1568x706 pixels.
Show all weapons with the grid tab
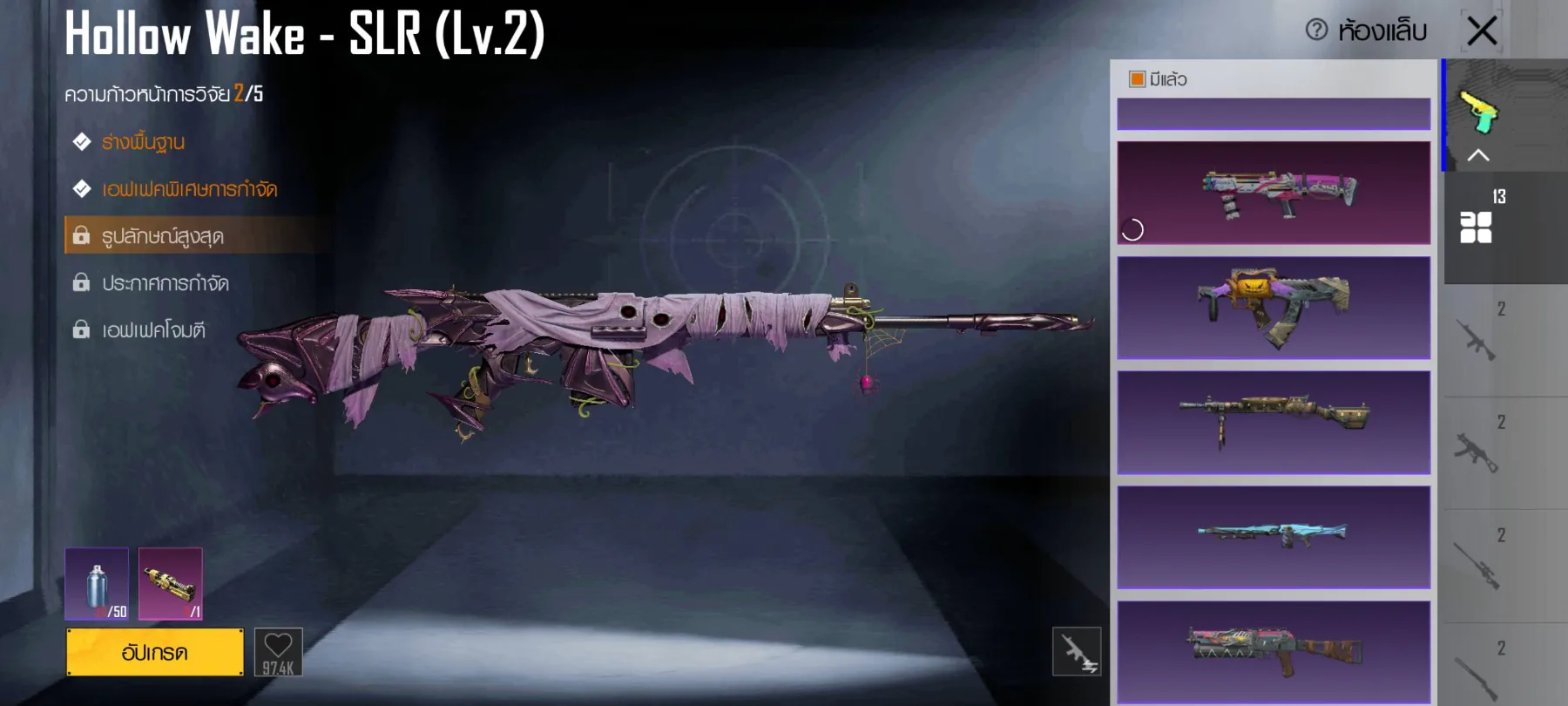coord(1477,227)
